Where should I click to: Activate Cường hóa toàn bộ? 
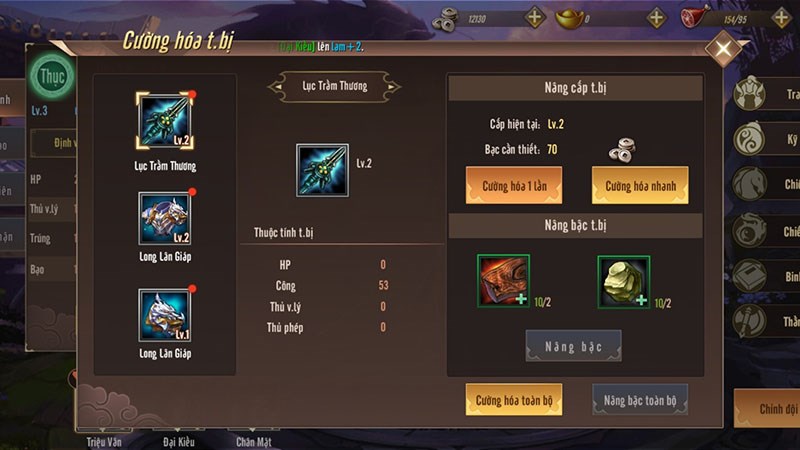(x=514, y=400)
